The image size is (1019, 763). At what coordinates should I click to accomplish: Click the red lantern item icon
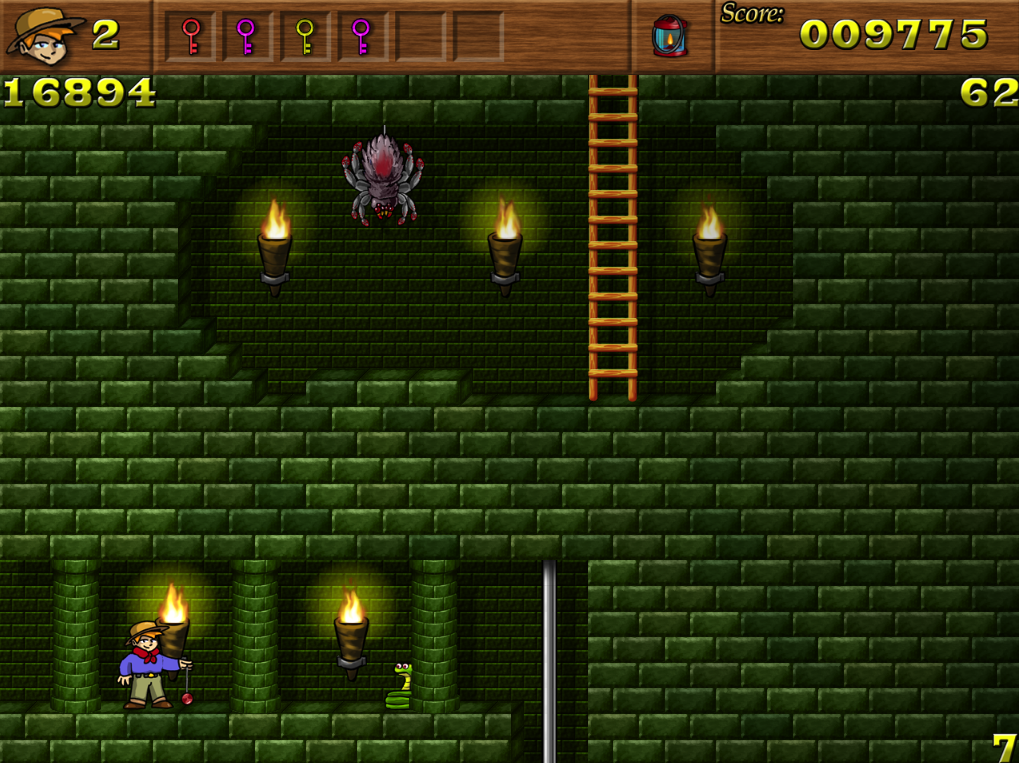click(x=669, y=36)
